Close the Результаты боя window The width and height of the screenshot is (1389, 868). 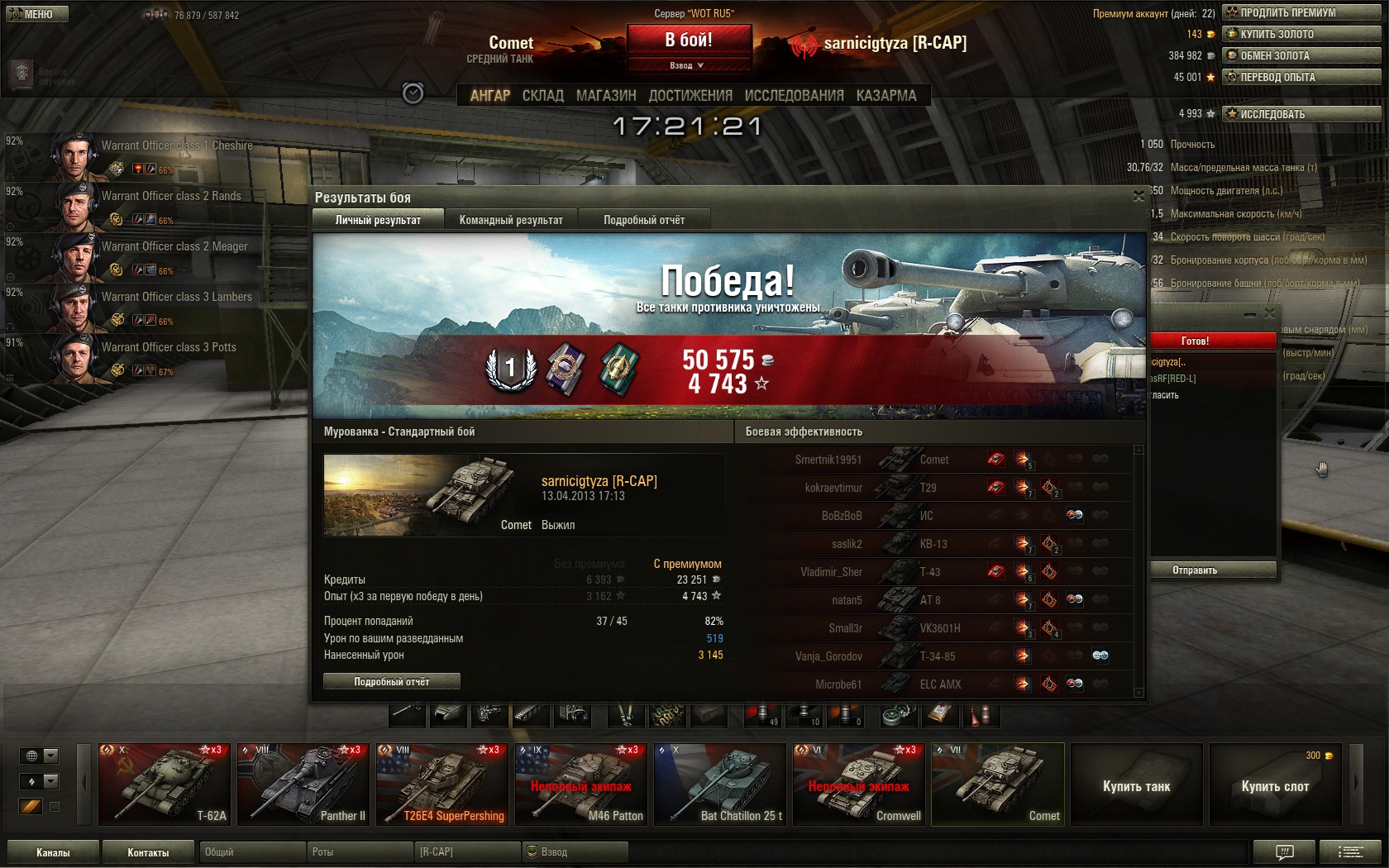(x=1138, y=197)
